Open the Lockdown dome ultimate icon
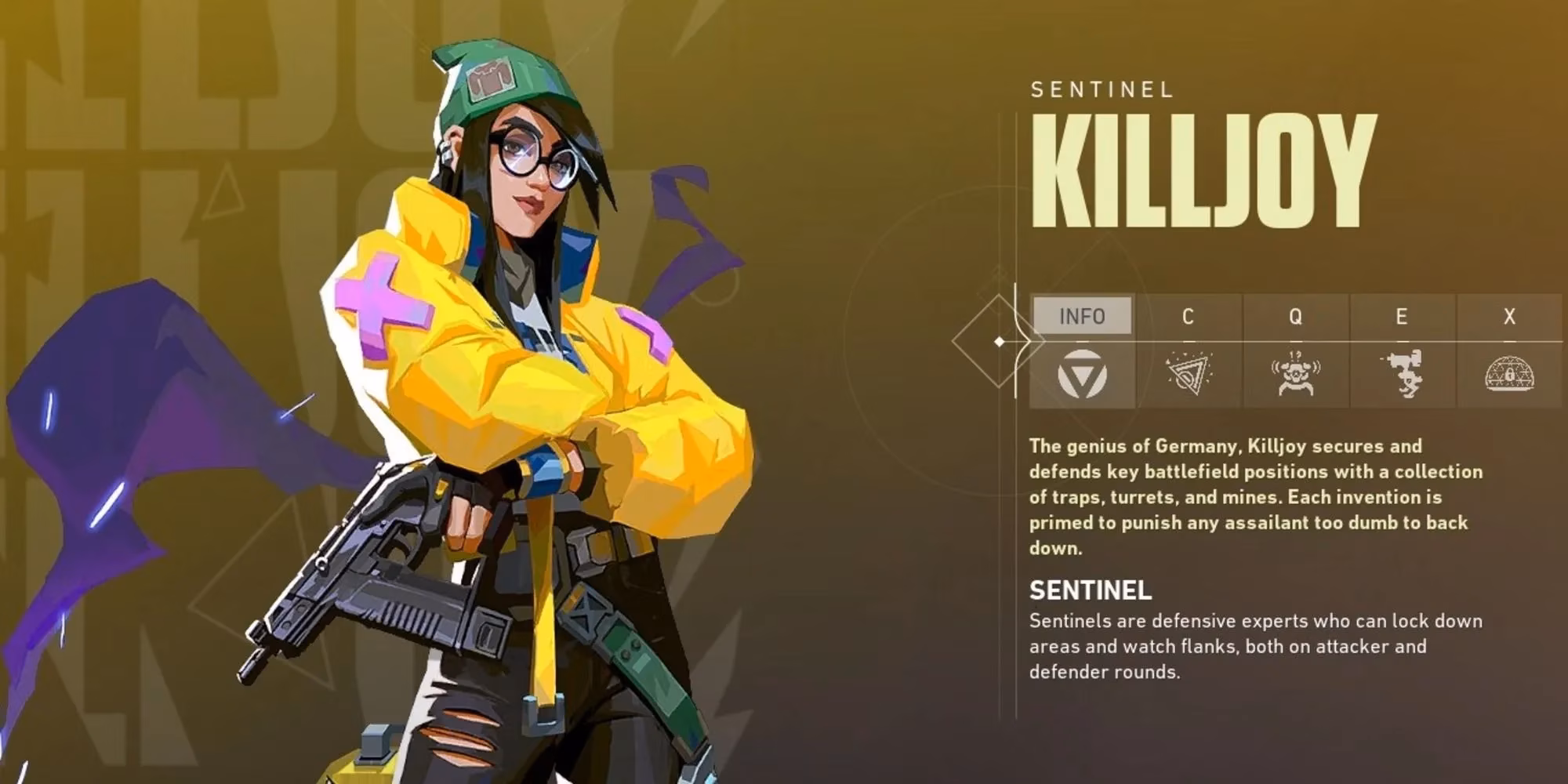This screenshot has height=784, width=1568. click(x=1509, y=375)
